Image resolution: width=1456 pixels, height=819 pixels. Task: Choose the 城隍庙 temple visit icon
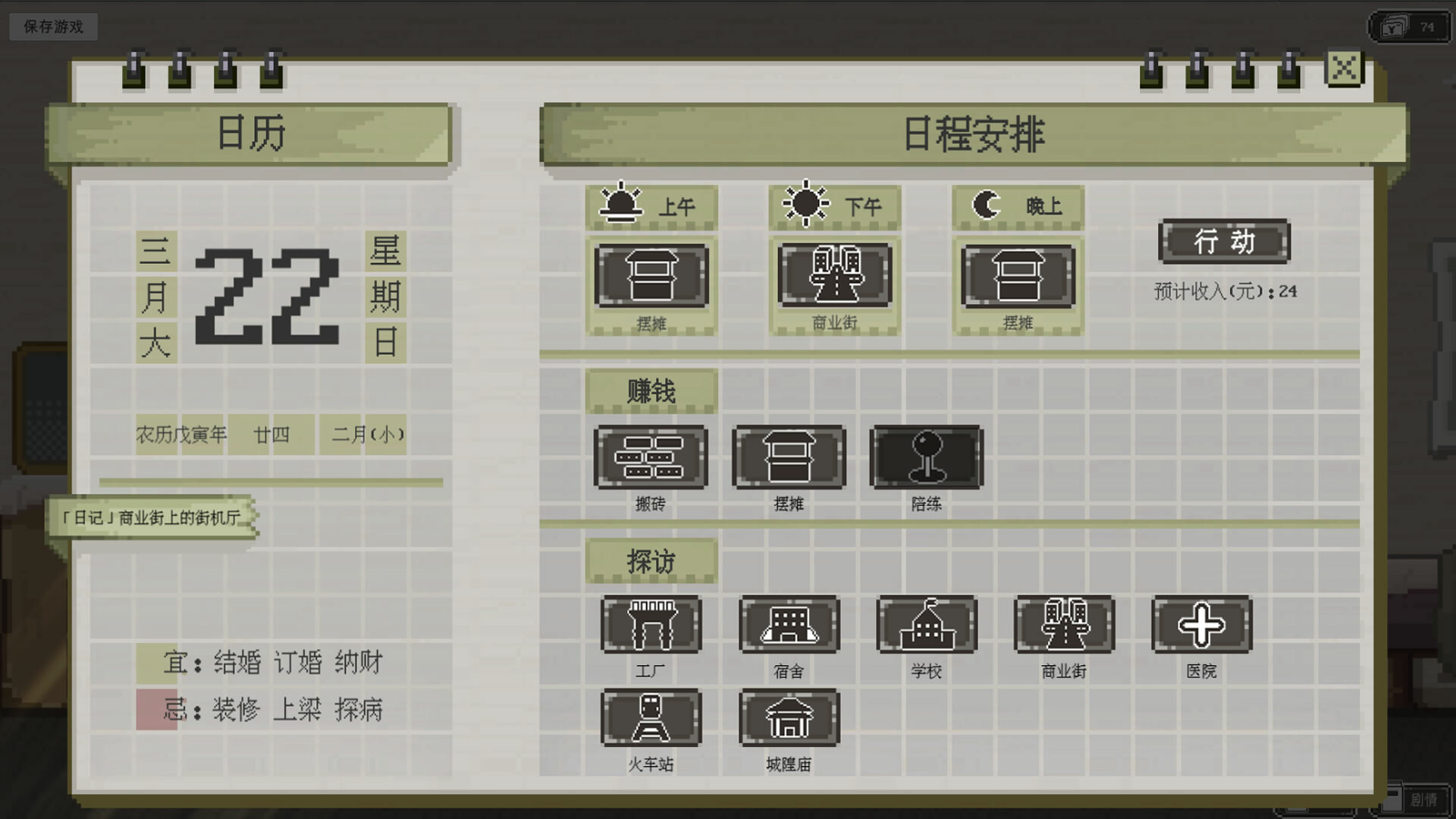pyautogui.click(x=789, y=719)
